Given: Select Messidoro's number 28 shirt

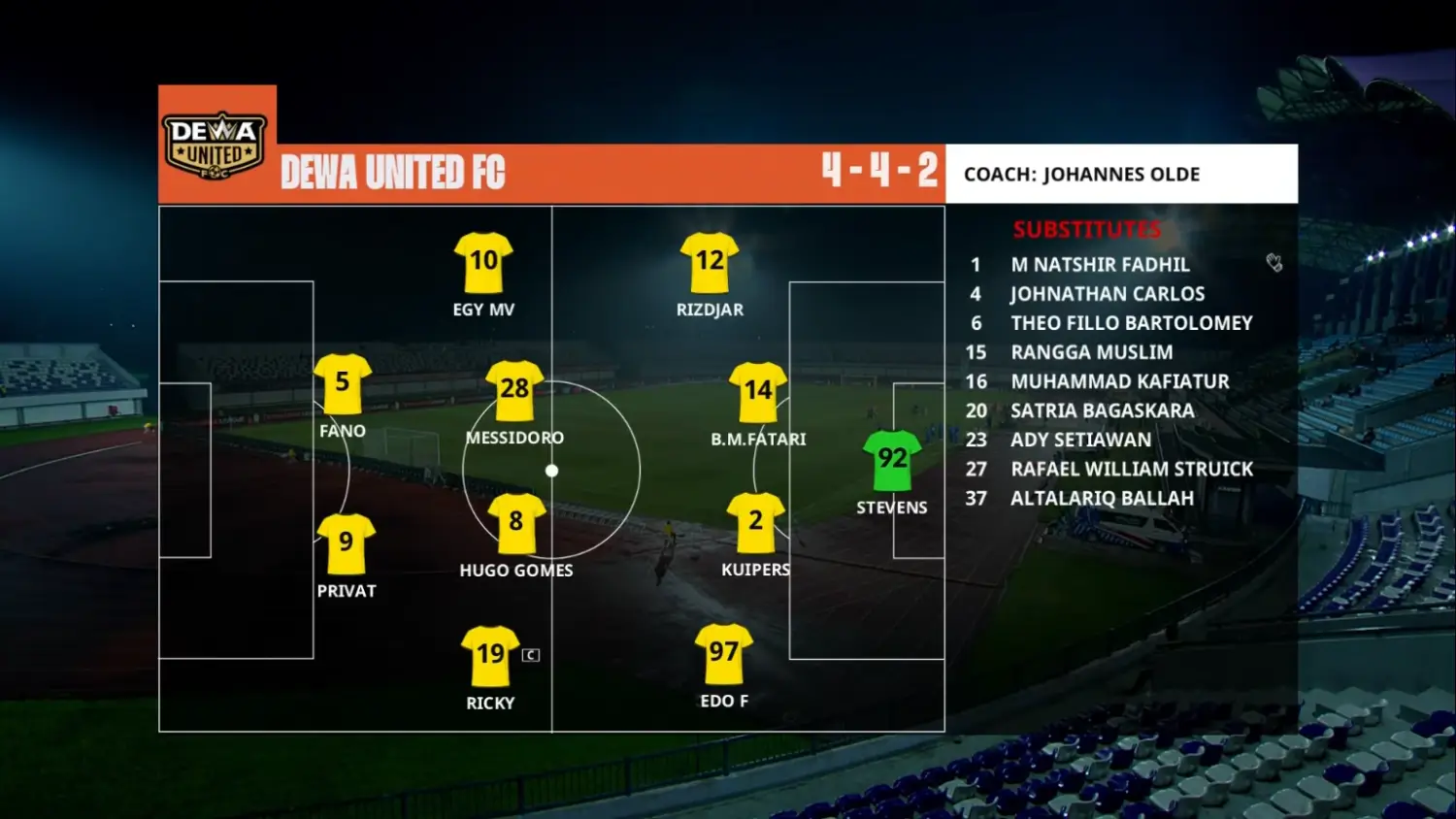Looking at the screenshot, I should click(514, 390).
